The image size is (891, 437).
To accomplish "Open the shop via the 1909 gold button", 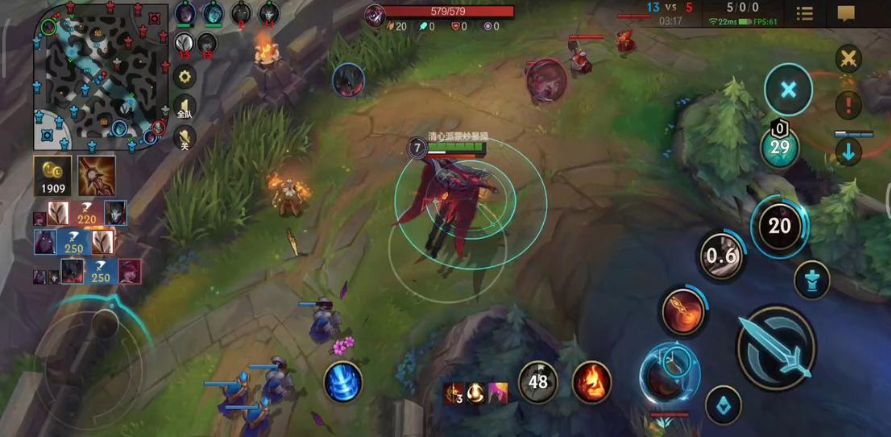I will pyautogui.click(x=51, y=176).
